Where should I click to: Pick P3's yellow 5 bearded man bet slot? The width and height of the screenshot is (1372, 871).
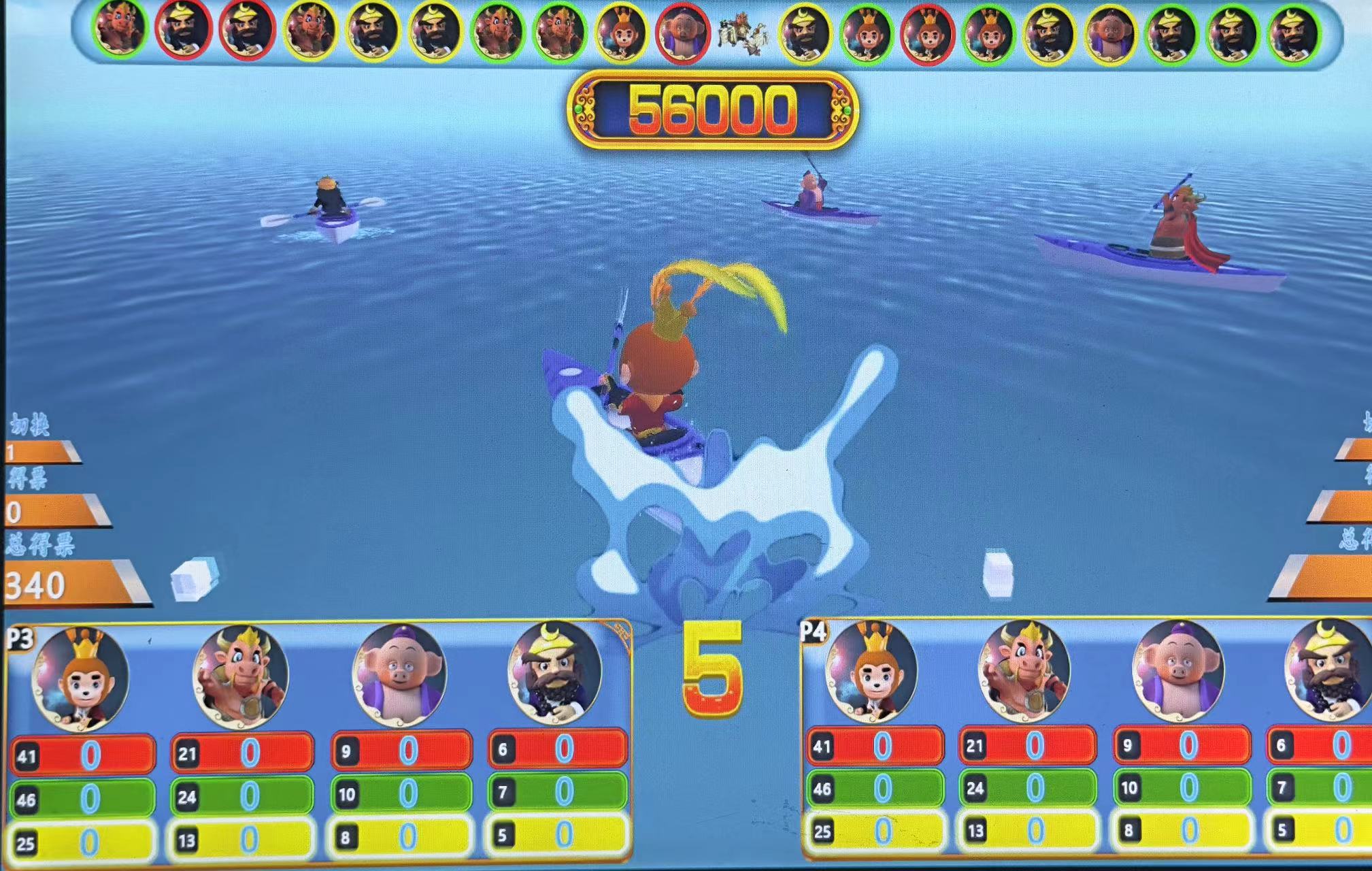[x=558, y=834]
